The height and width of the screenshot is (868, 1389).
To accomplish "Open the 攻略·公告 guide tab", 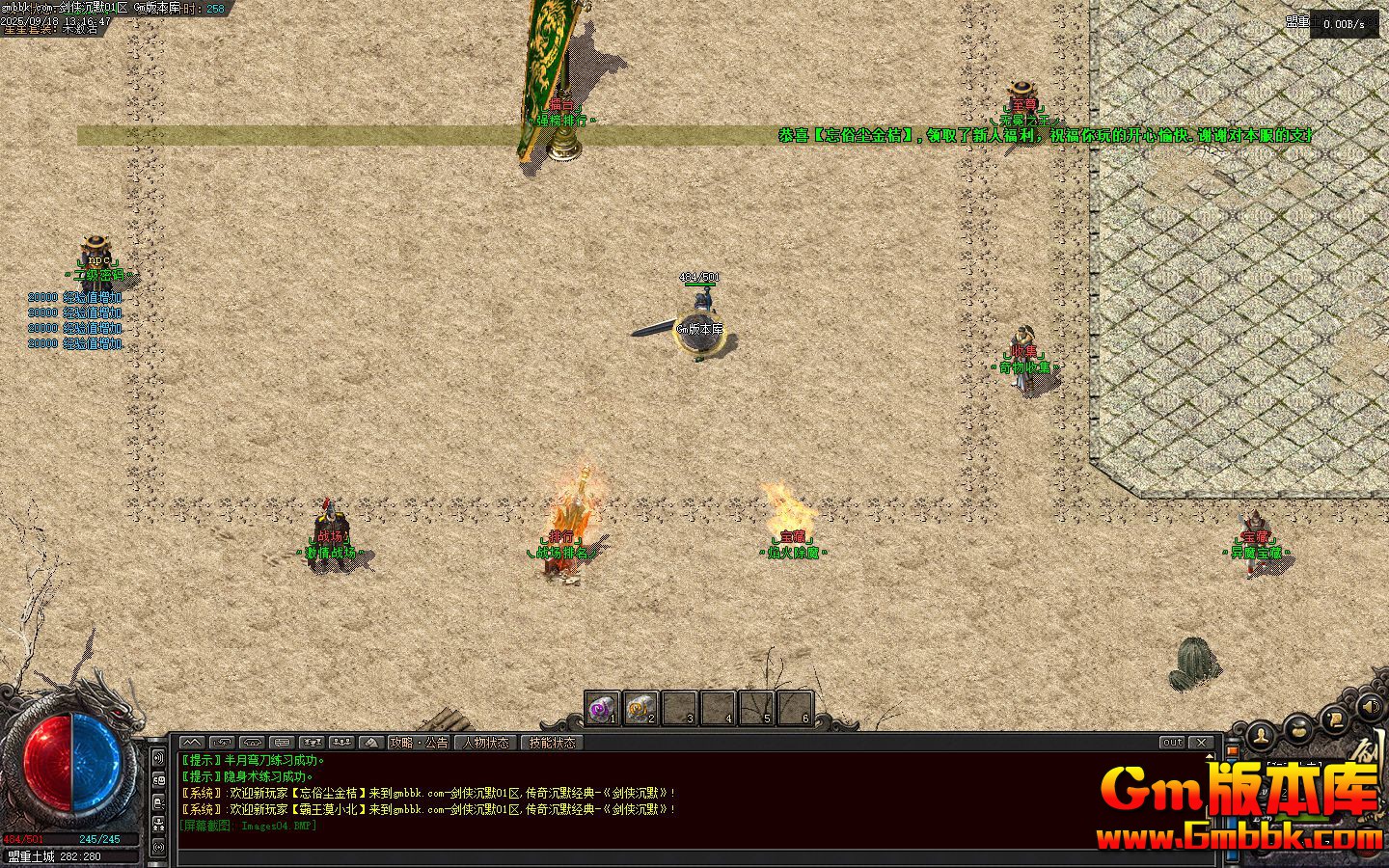I will (419, 743).
